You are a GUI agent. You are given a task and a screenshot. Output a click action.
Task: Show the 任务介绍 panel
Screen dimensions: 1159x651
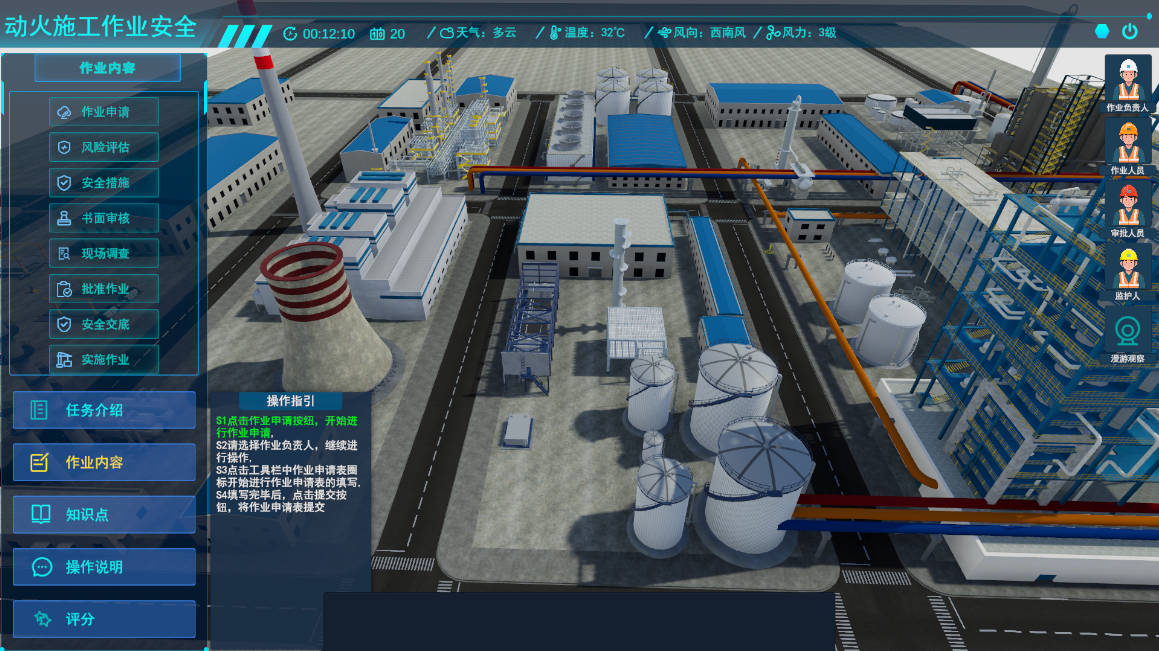(x=104, y=410)
